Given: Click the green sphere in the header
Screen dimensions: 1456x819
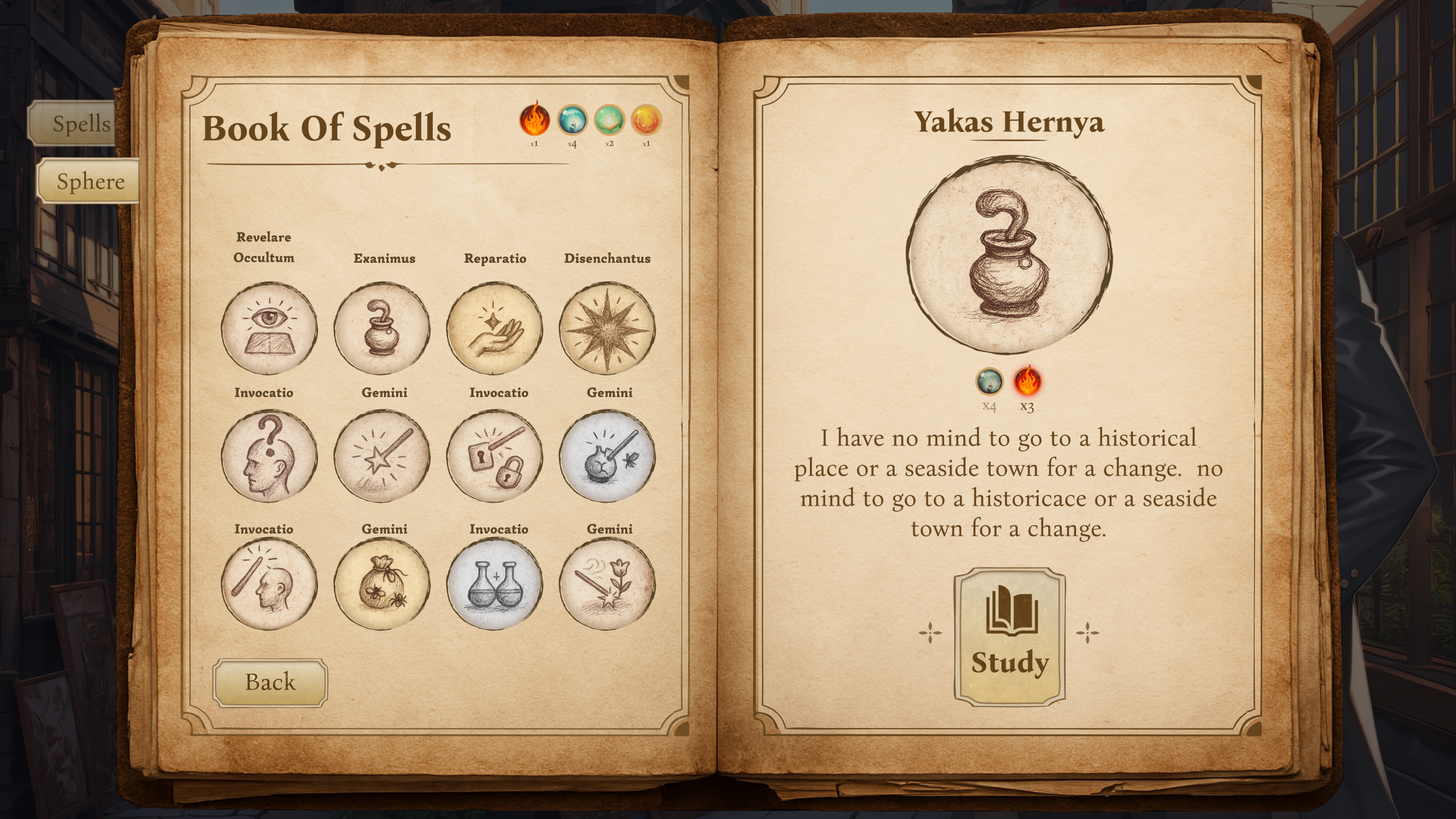Looking at the screenshot, I should [609, 120].
